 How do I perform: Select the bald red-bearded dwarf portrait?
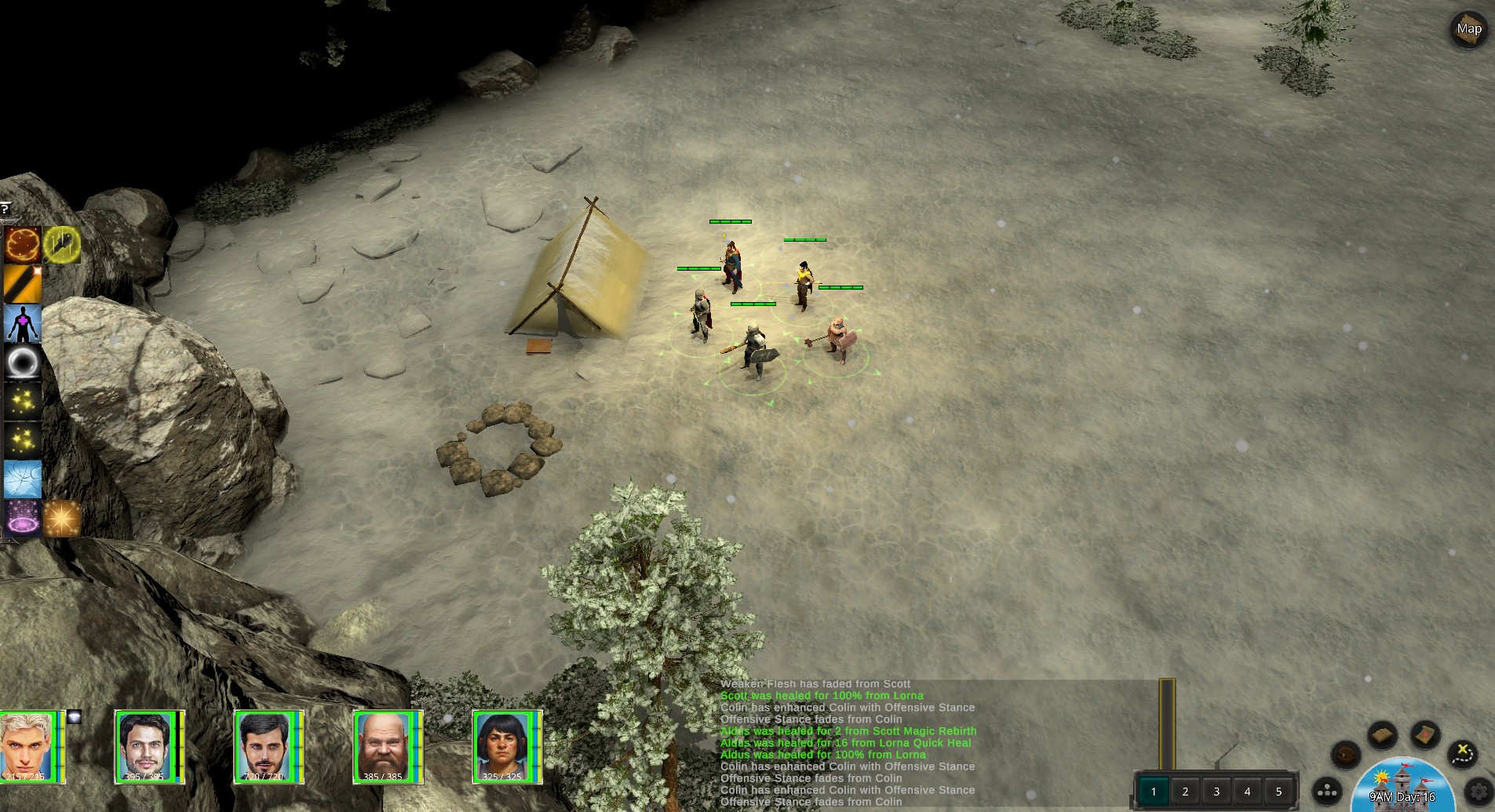pos(383,746)
